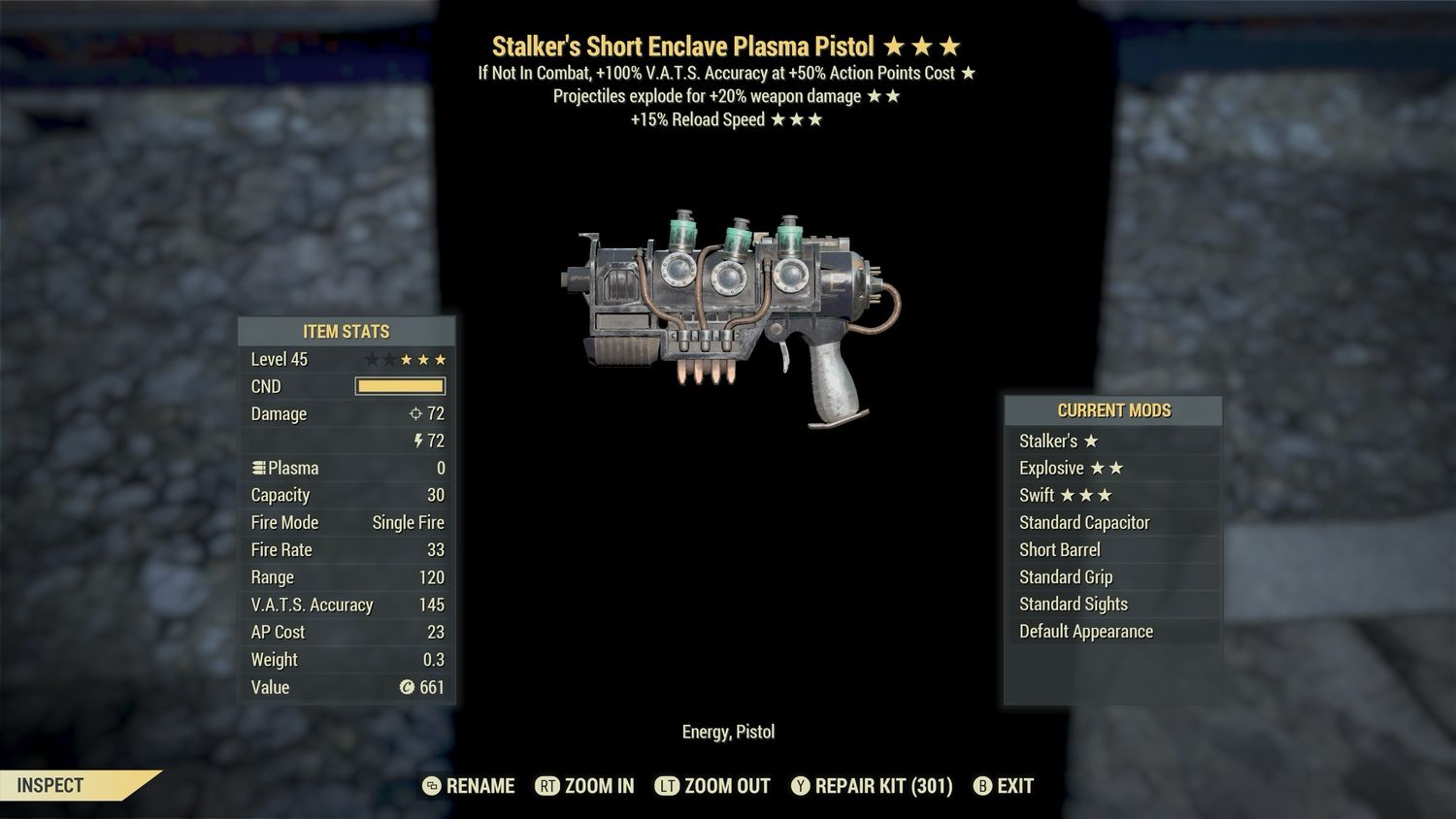The image size is (1456, 819).
Task: Click the lightning bolt energy damage icon
Action: [417, 441]
